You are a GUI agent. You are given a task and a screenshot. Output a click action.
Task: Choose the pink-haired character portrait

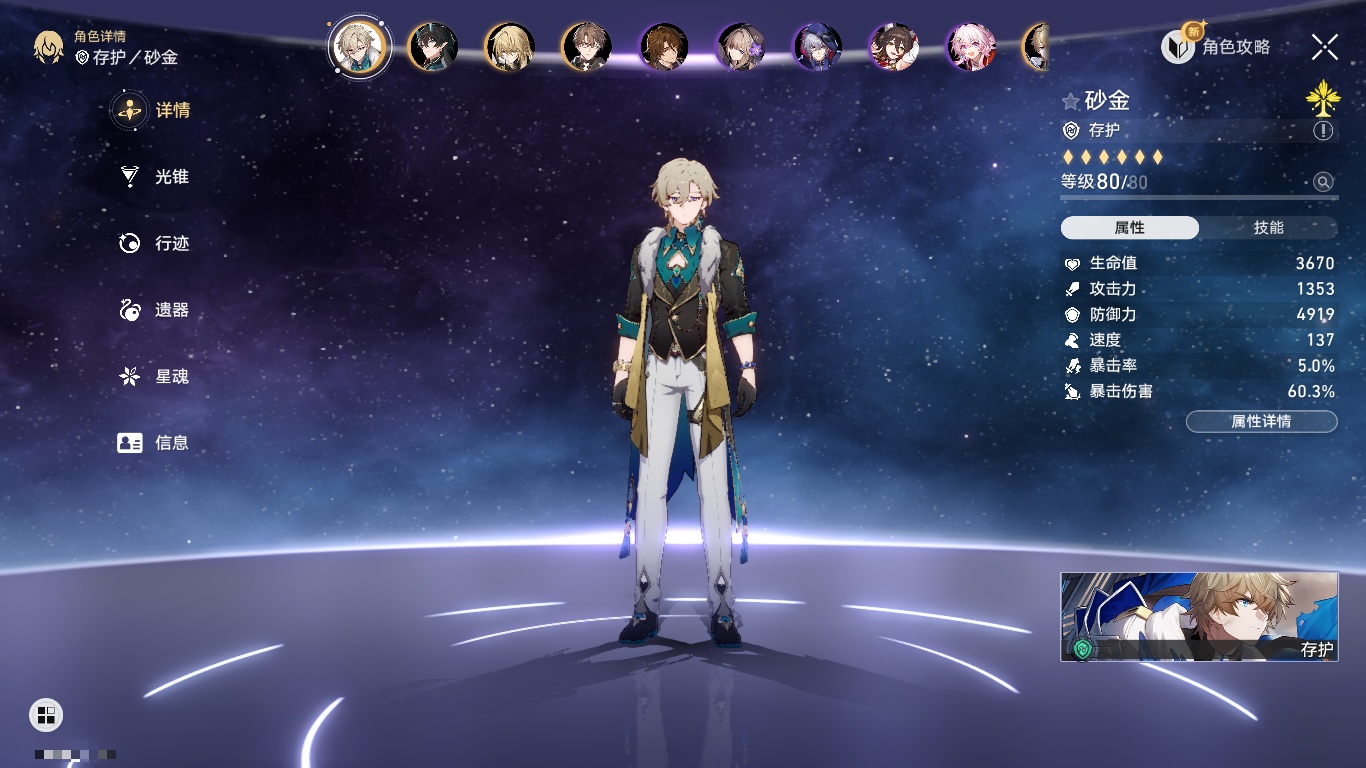[x=971, y=47]
